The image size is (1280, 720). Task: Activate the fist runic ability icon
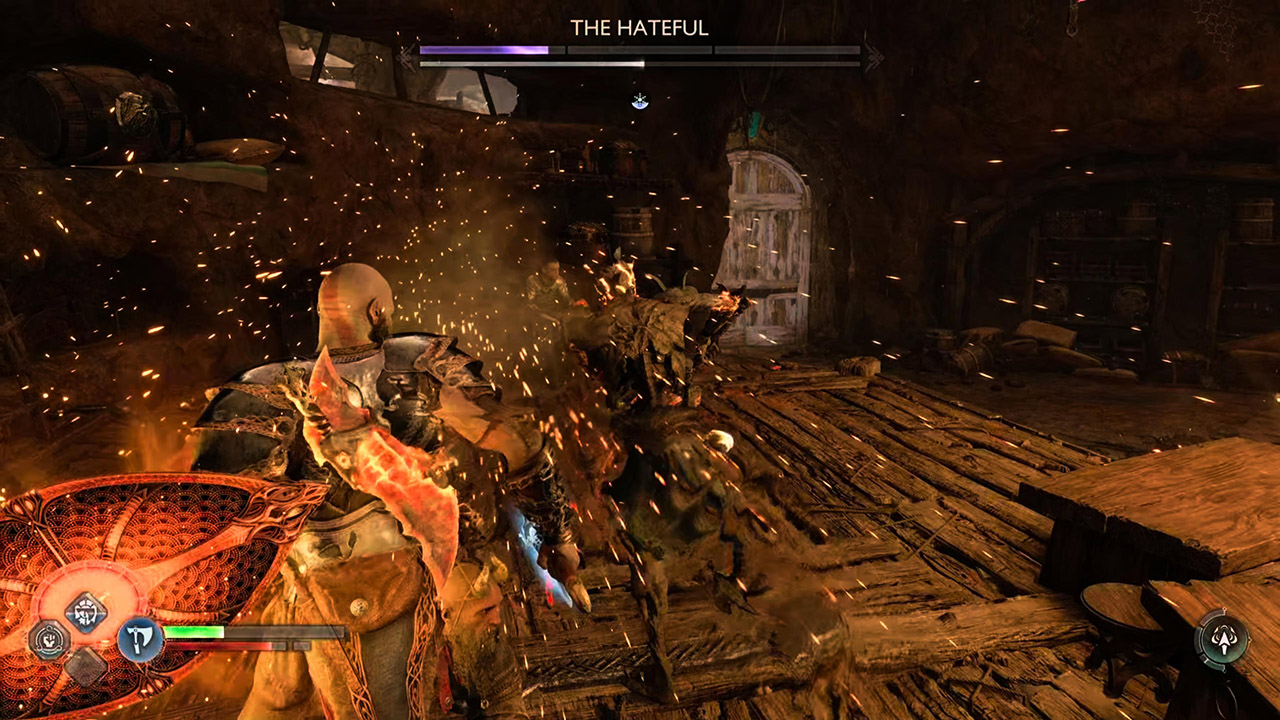click(48, 639)
